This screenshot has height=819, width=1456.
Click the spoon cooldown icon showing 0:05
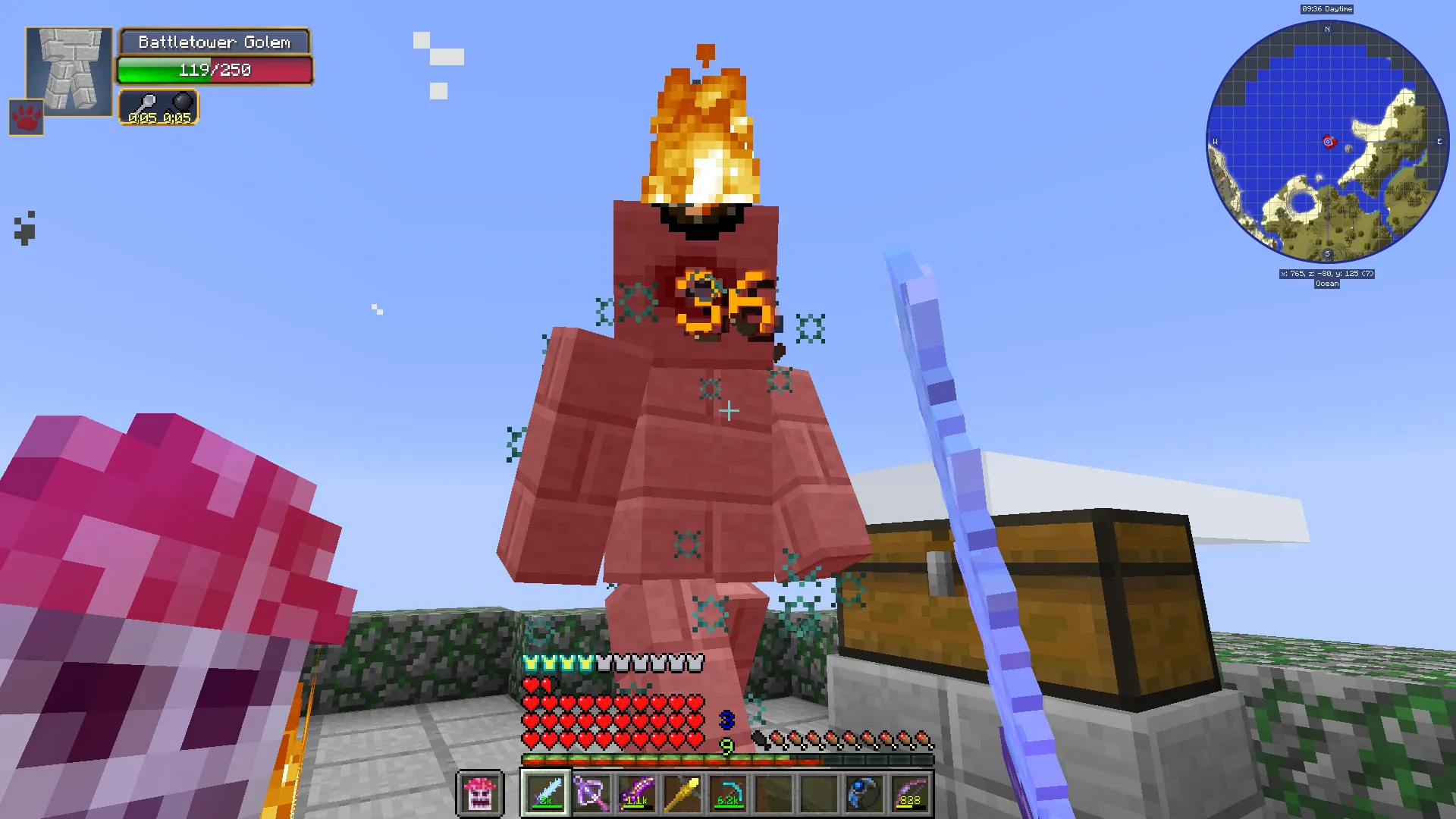(149, 103)
